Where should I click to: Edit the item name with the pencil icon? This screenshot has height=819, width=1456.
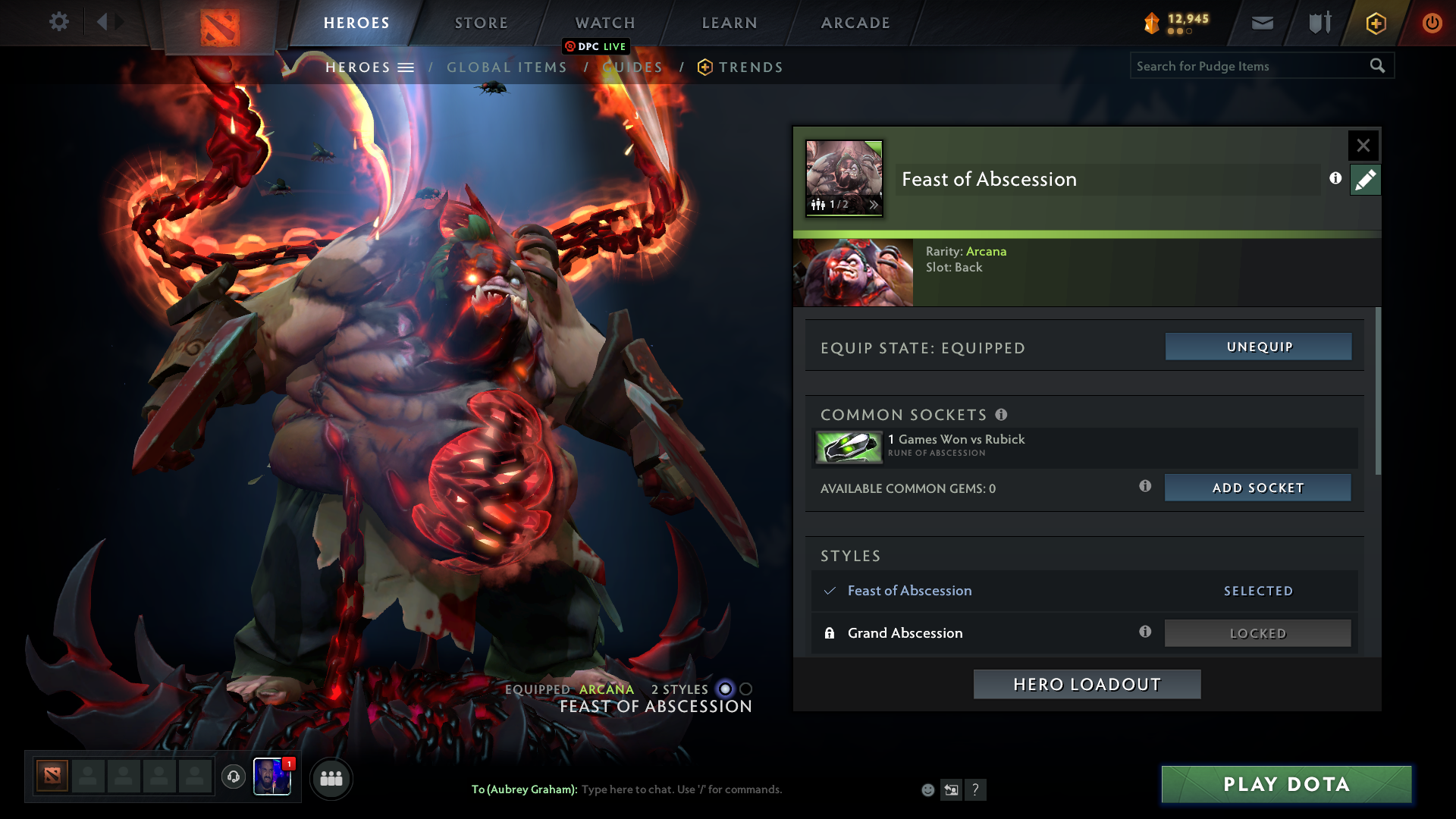click(x=1365, y=179)
